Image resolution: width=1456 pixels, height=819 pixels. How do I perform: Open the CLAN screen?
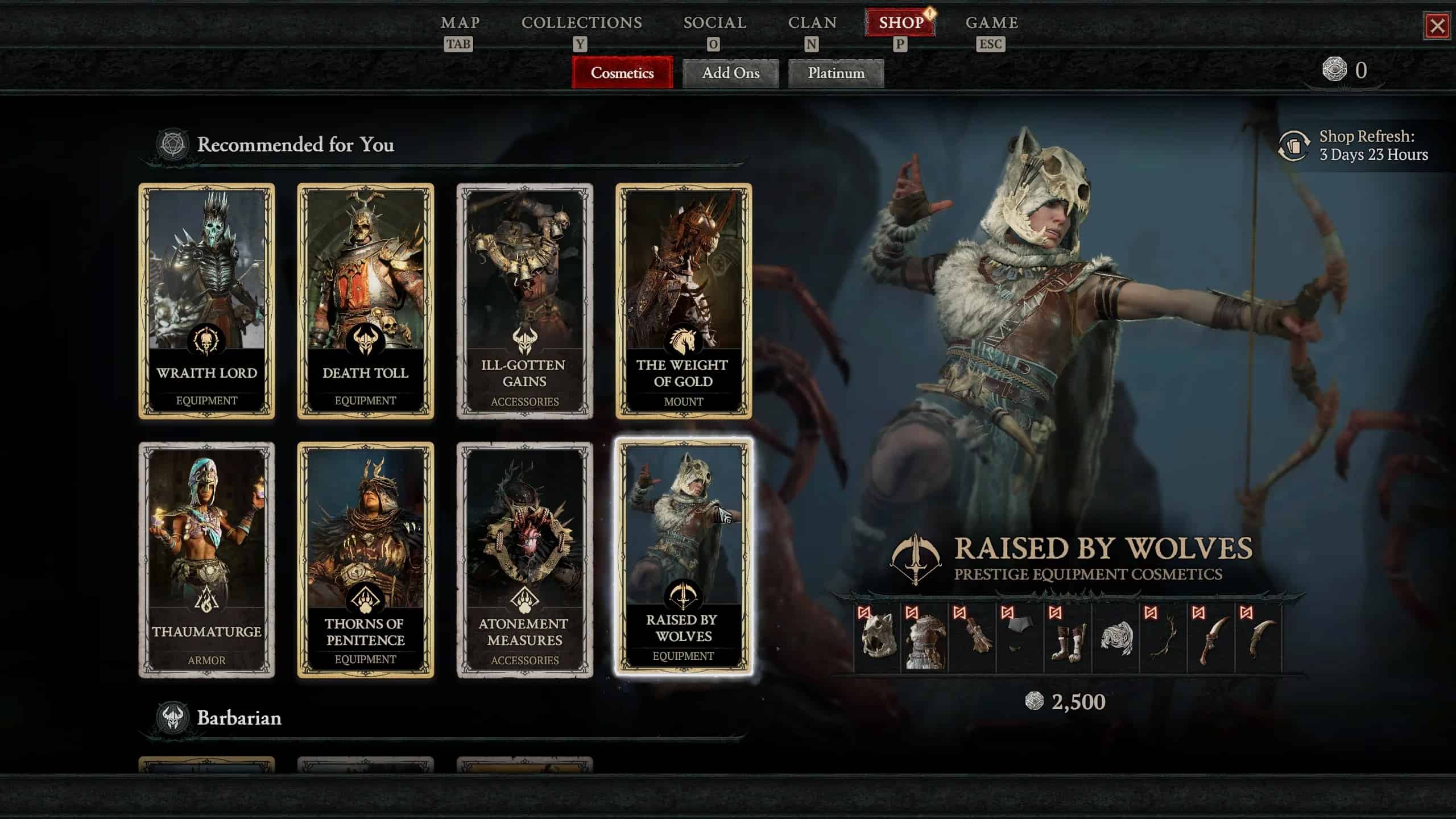[x=813, y=23]
